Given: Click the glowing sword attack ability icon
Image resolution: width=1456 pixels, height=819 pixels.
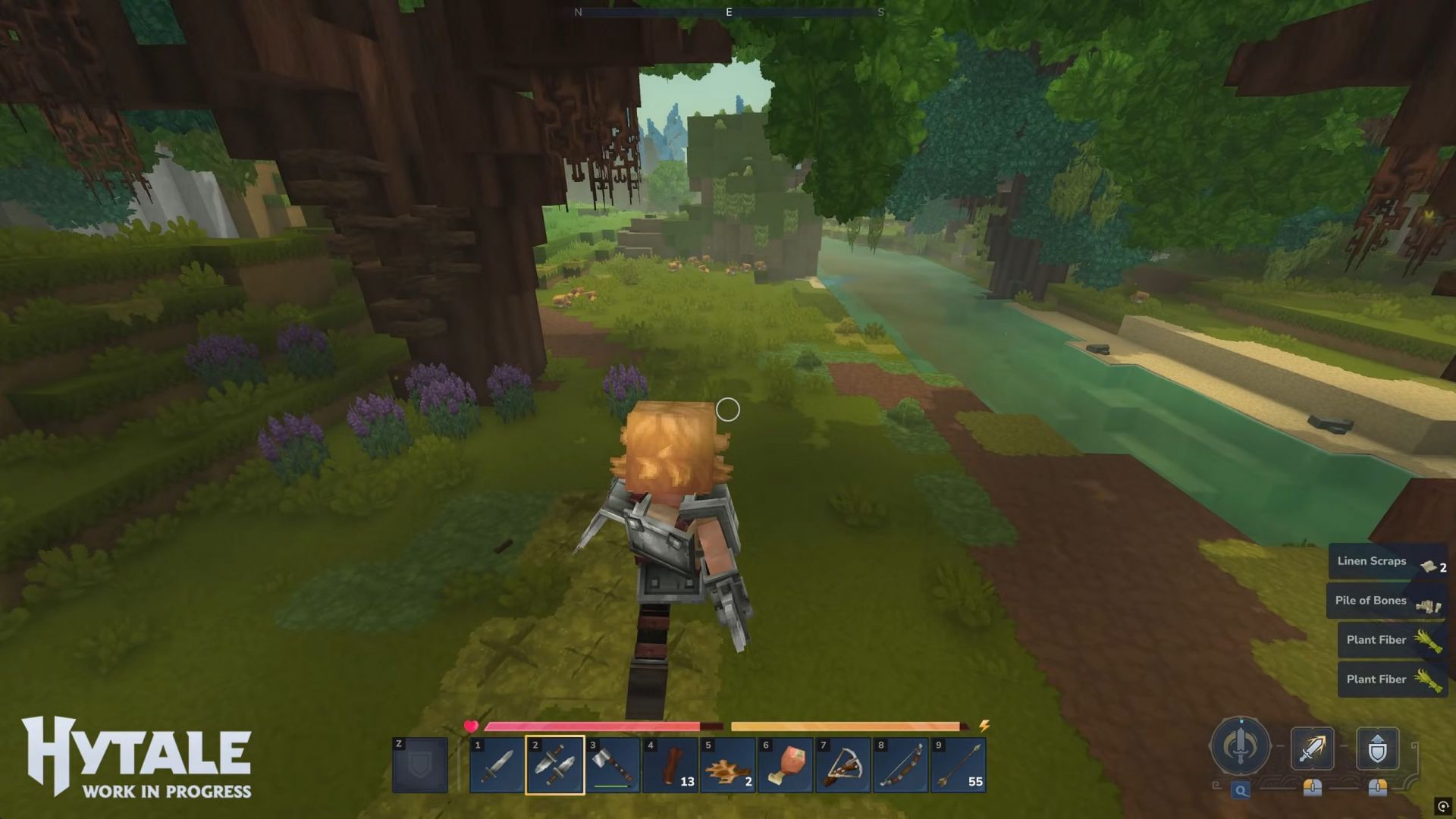Looking at the screenshot, I should pyautogui.click(x=1312, y=747).
